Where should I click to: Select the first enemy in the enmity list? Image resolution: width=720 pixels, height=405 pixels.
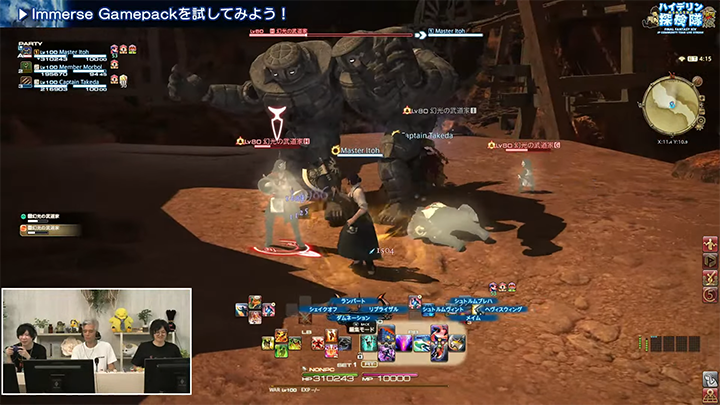pyautogui.click(x=45, y=217)
